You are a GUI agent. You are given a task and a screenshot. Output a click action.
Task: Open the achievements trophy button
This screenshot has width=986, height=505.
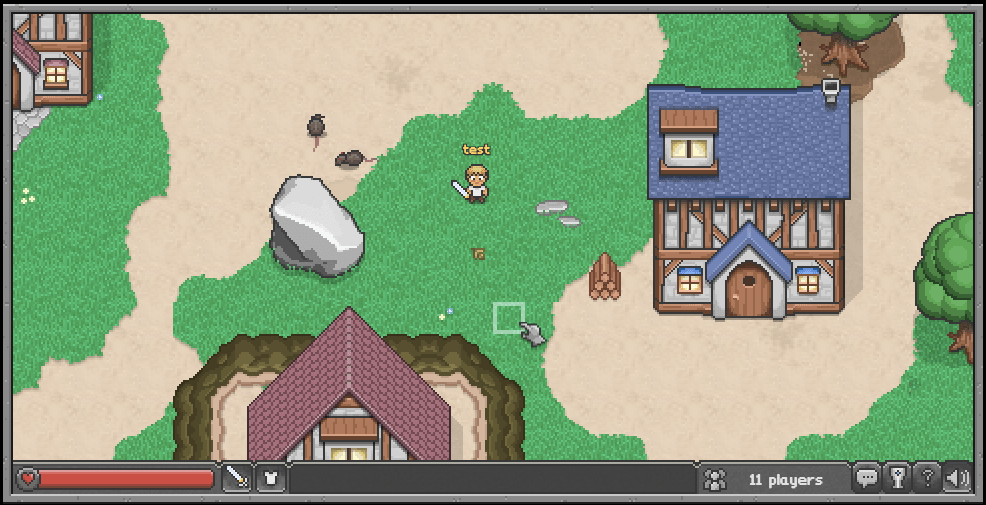[897, 479]
